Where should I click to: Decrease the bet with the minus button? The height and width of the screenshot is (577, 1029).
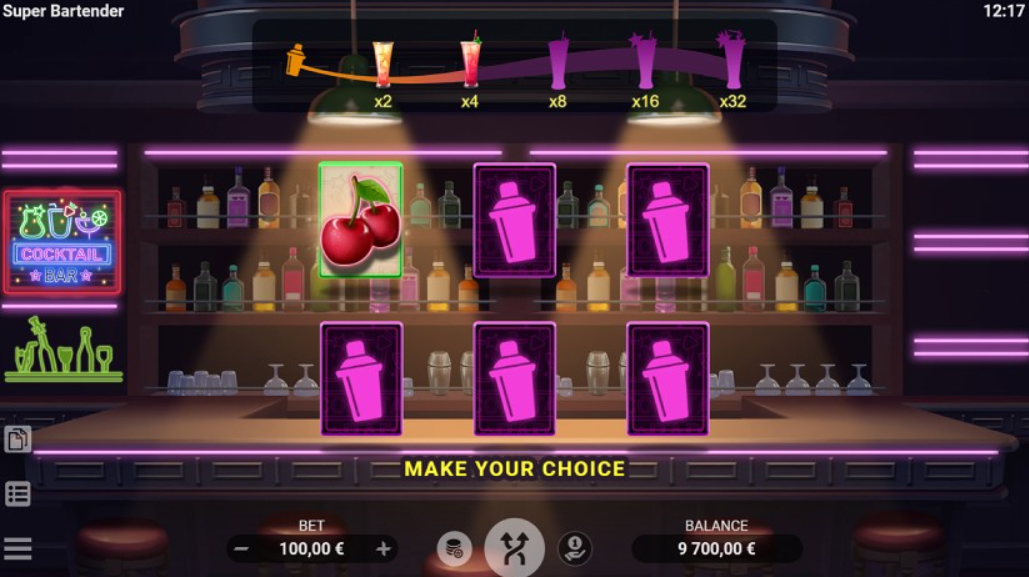click(241, 549)
